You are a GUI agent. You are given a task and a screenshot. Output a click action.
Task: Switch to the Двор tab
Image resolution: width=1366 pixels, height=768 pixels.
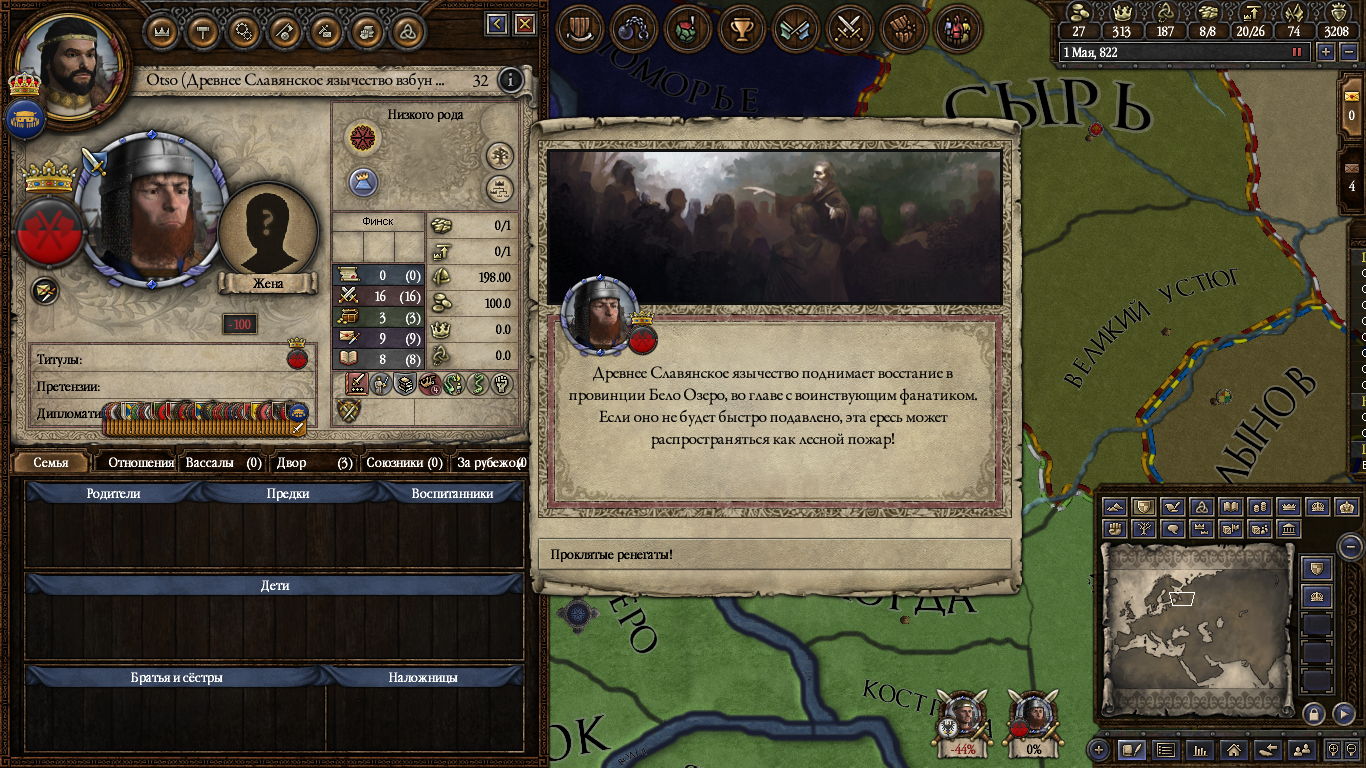[x=314, y=463]
